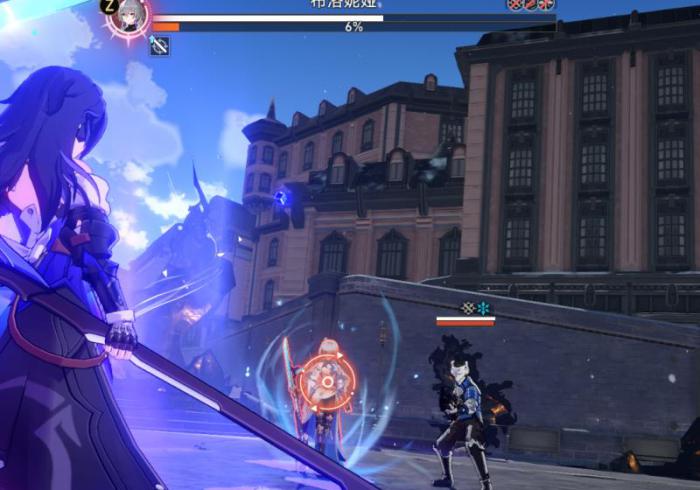Image resolution: width=700 pixels, height=490 pixels.
Task: Click the boss character portrait
Action: tap(129, 15)
